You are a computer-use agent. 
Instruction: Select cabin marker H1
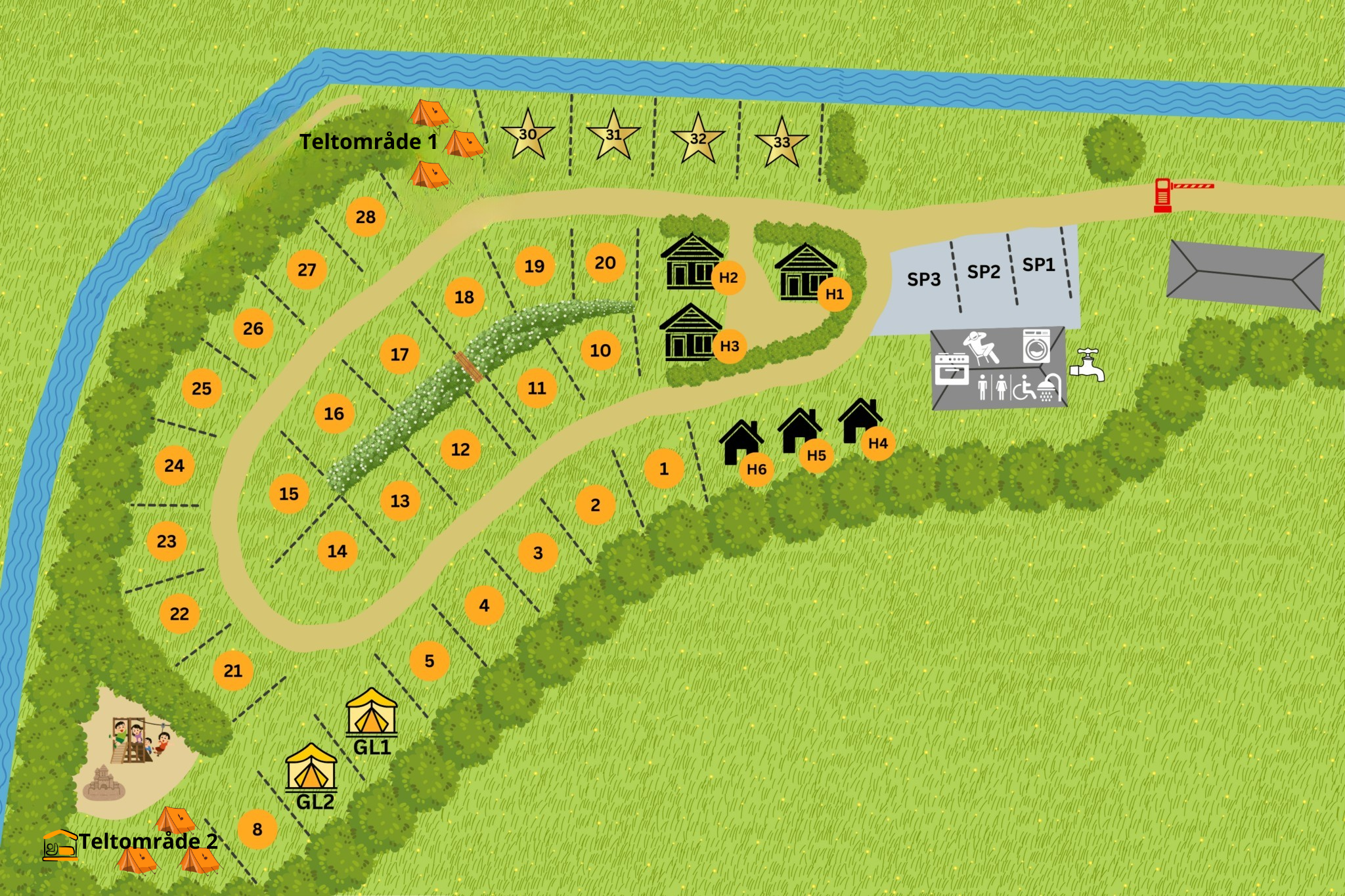[x=835, y=294]
